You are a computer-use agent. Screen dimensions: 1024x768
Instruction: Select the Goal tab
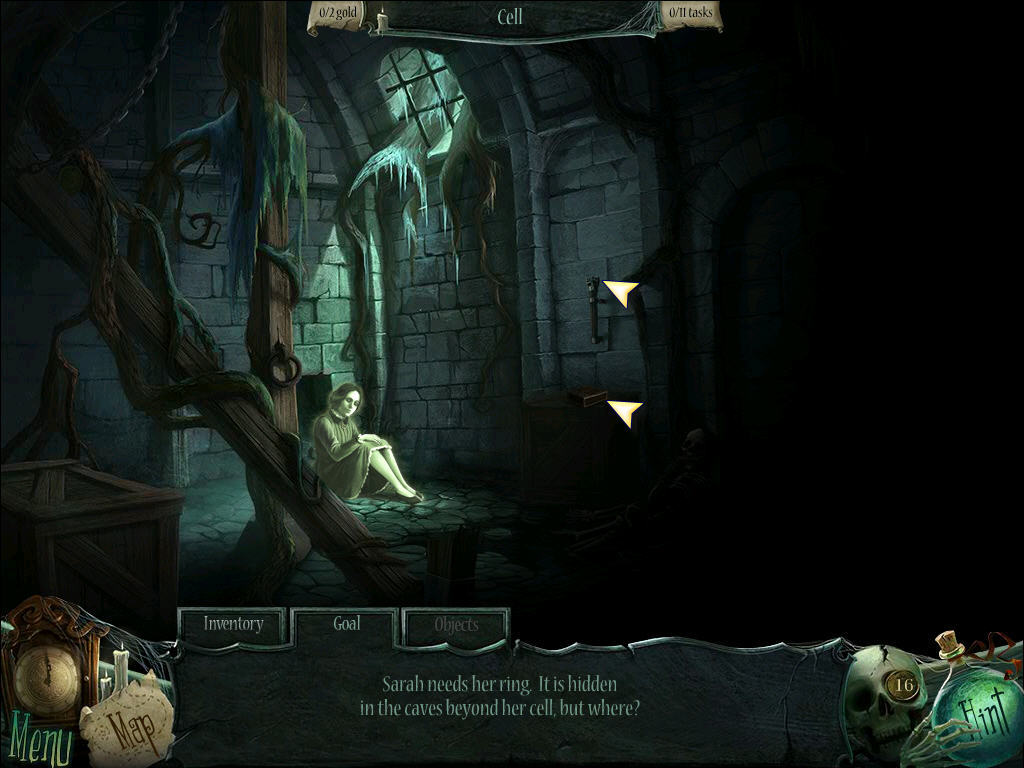pos(346,624)
